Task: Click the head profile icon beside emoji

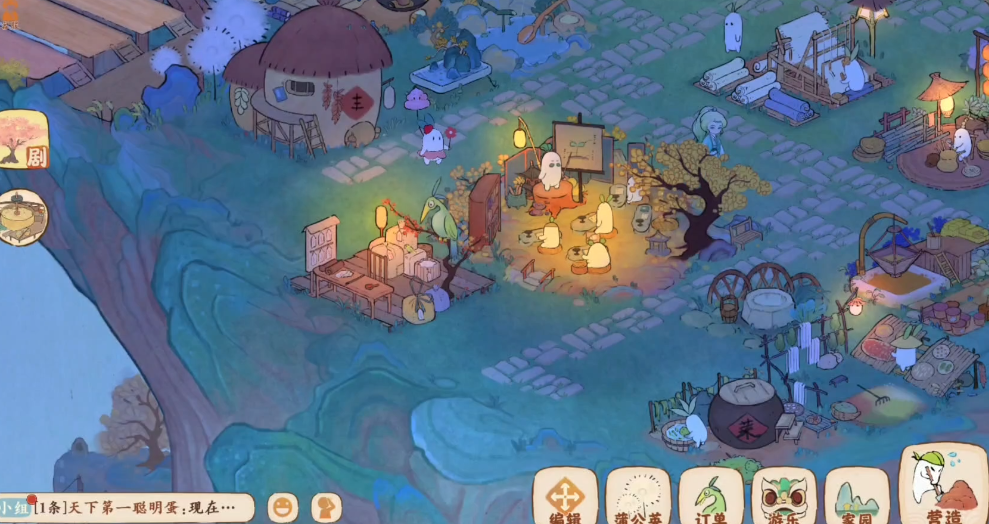Action: (x=326, y=507)
